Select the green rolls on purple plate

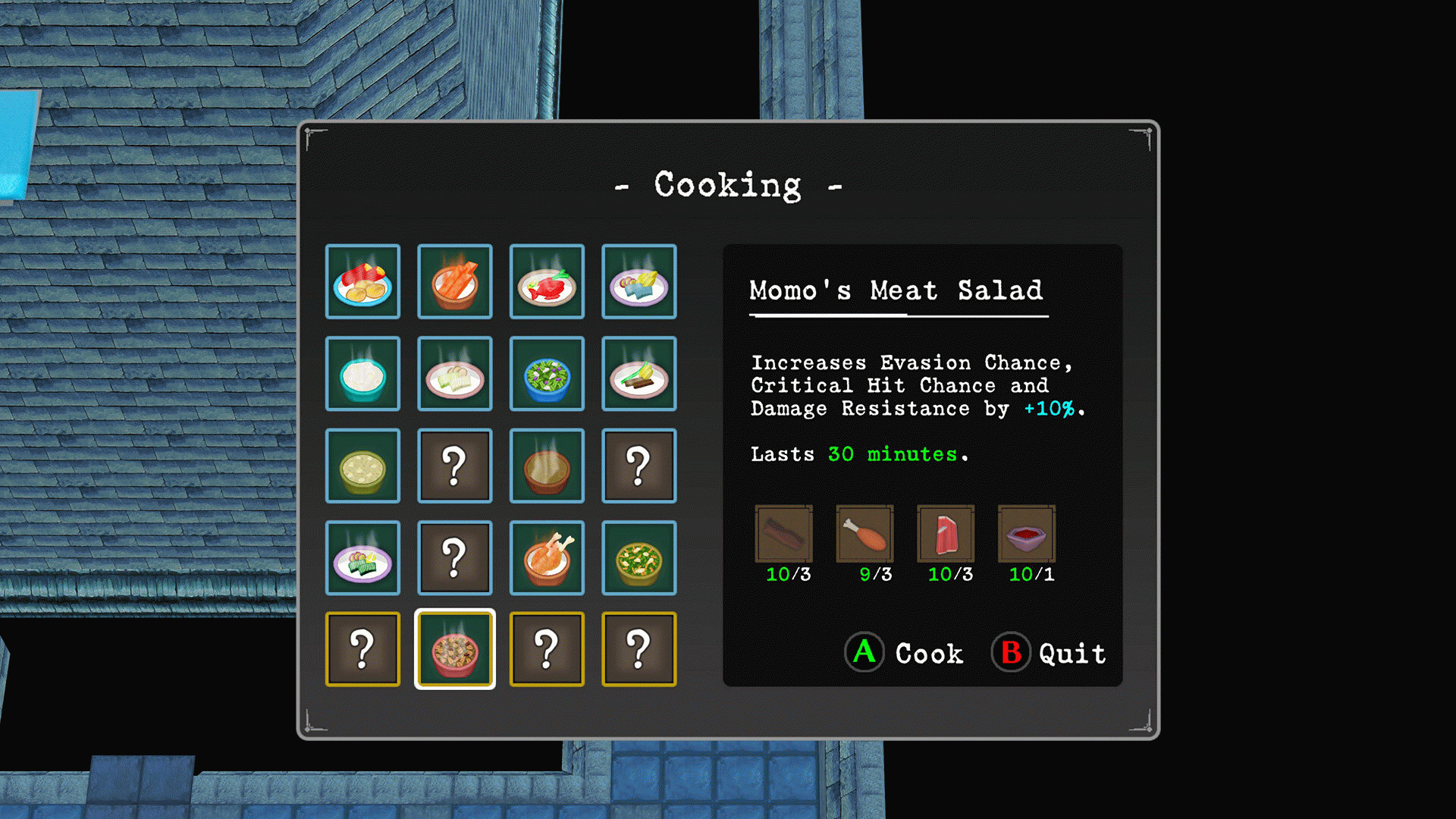click(362, 558)
